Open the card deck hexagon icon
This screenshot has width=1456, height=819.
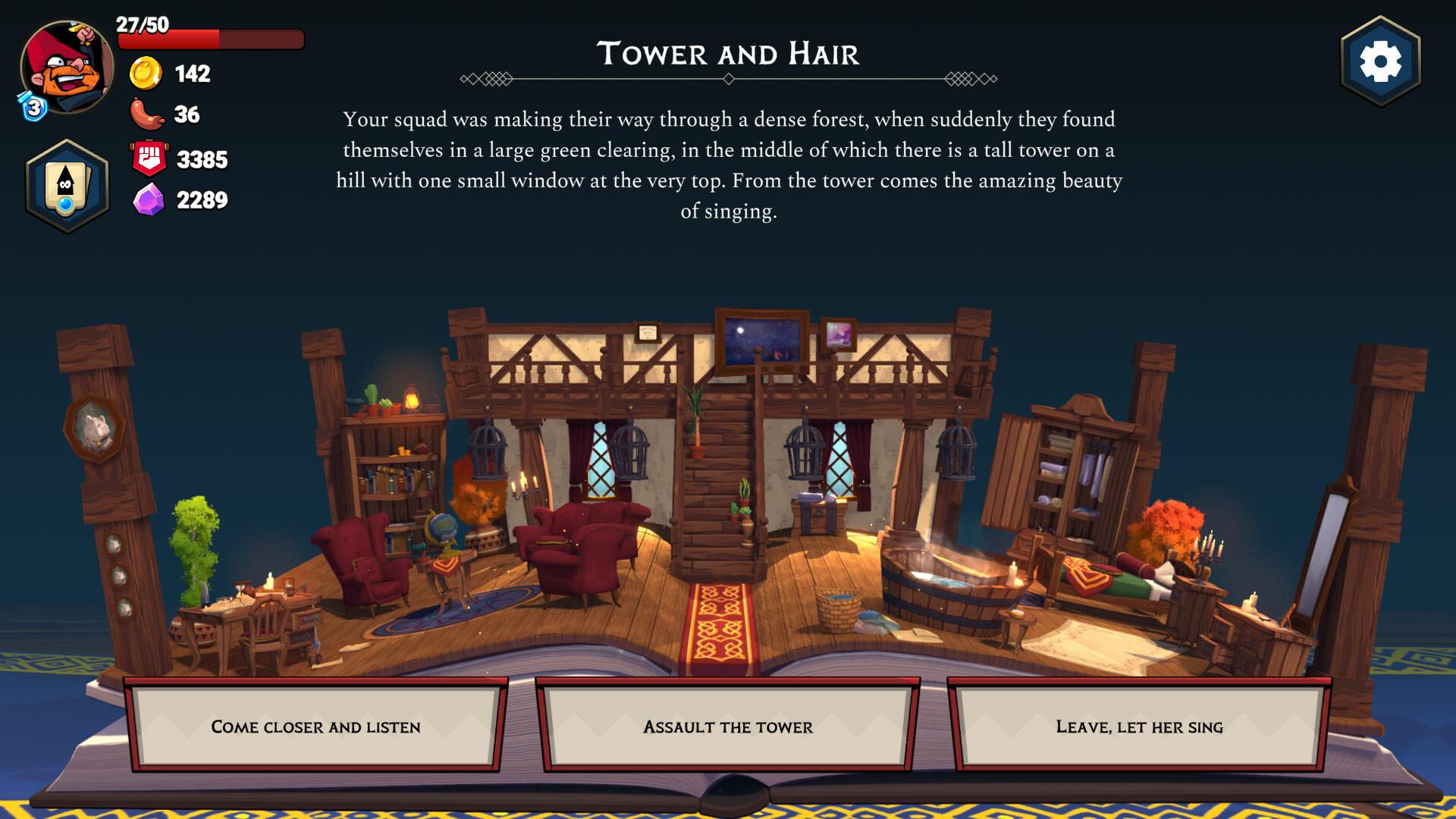tap(67, 182)
